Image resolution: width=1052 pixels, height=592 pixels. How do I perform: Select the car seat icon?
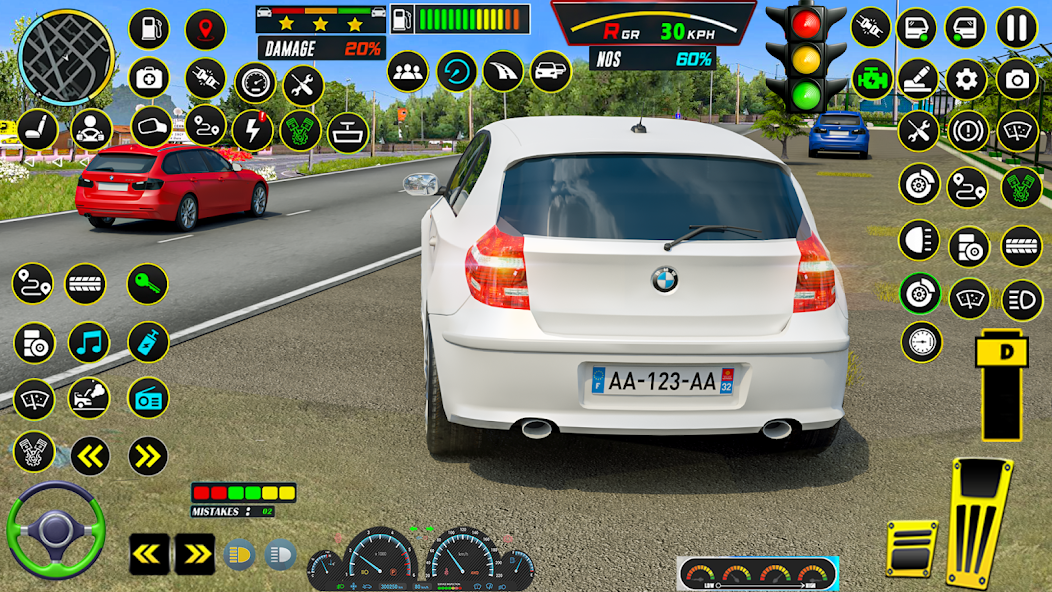point(37,130)
